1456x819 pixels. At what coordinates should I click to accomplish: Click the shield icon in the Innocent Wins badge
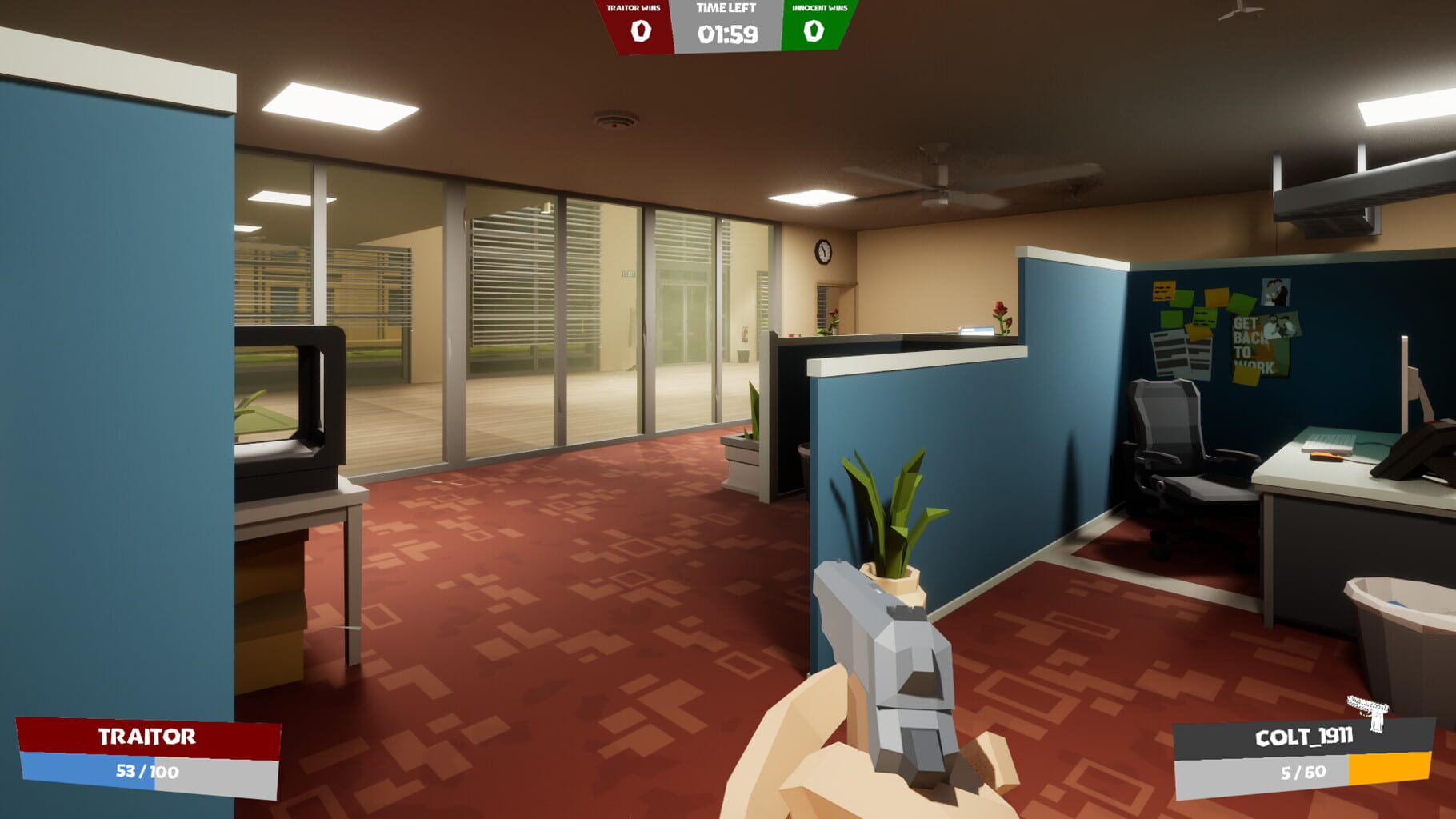click(x=814, y=32)
